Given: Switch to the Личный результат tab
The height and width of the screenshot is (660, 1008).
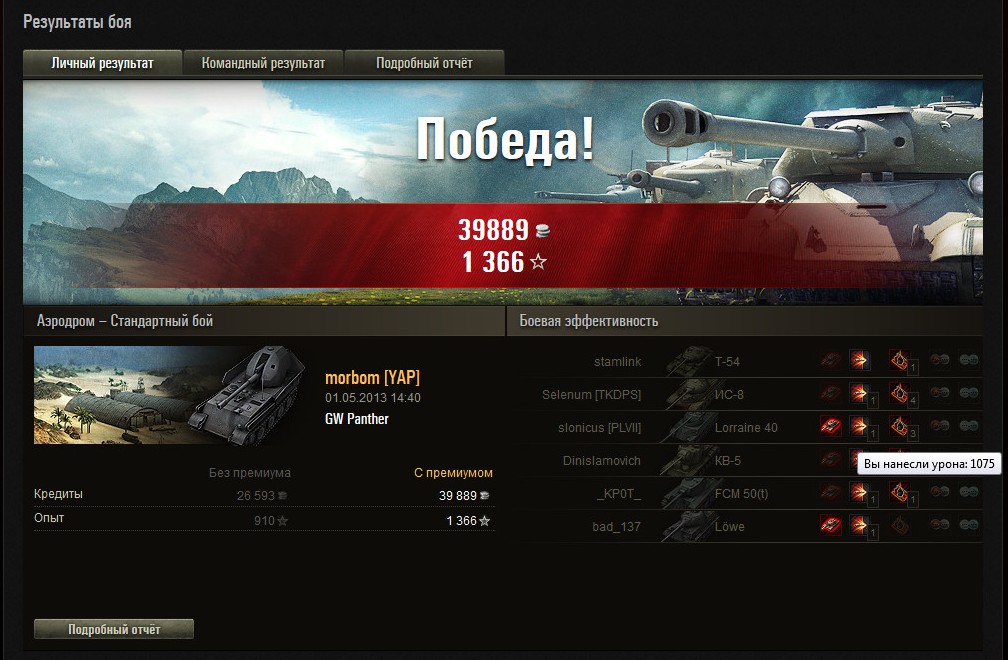Looking at the screenshot, I should pos(103,63).
